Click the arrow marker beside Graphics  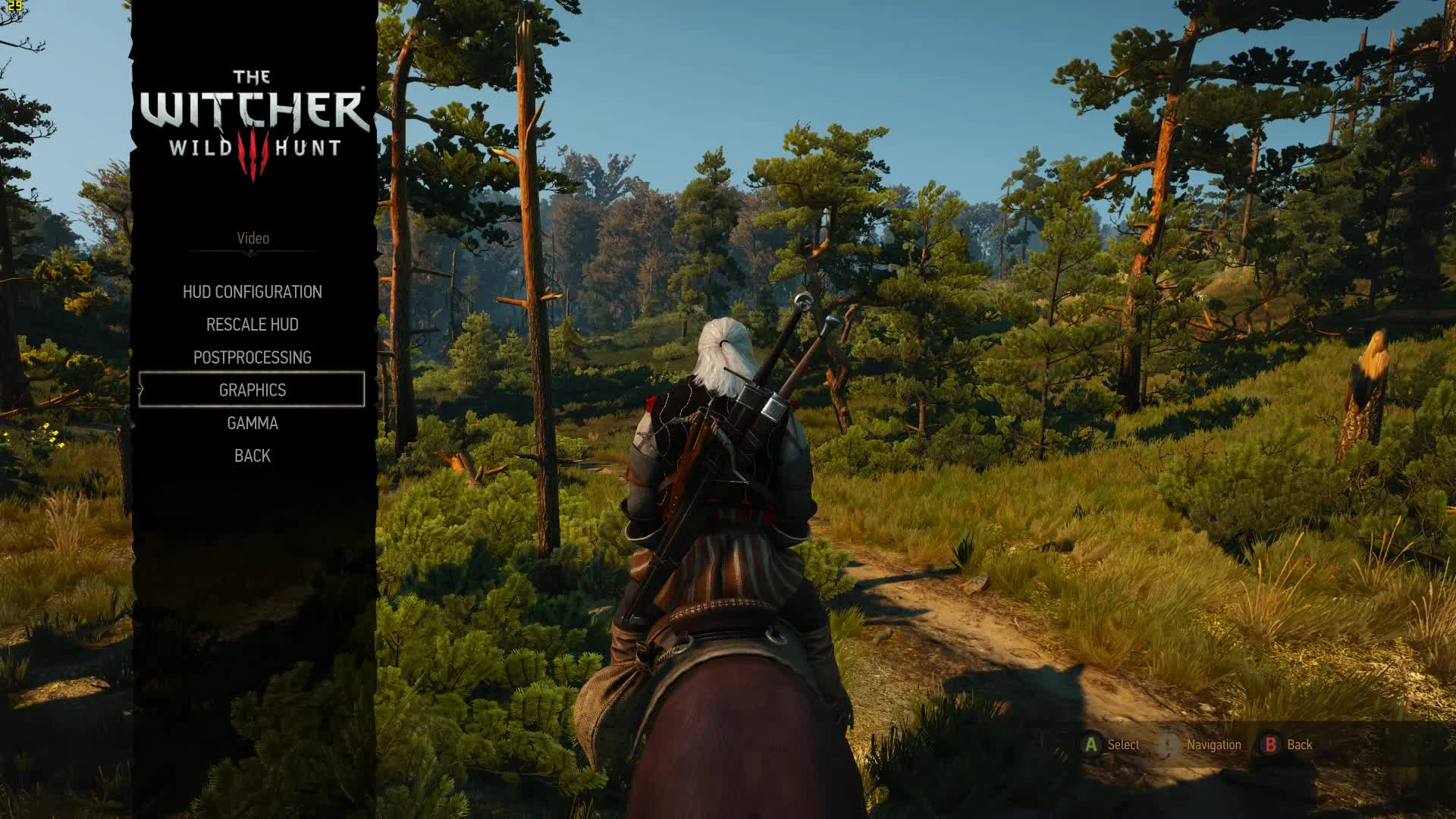pyautogui.click(x=140, y=389)
